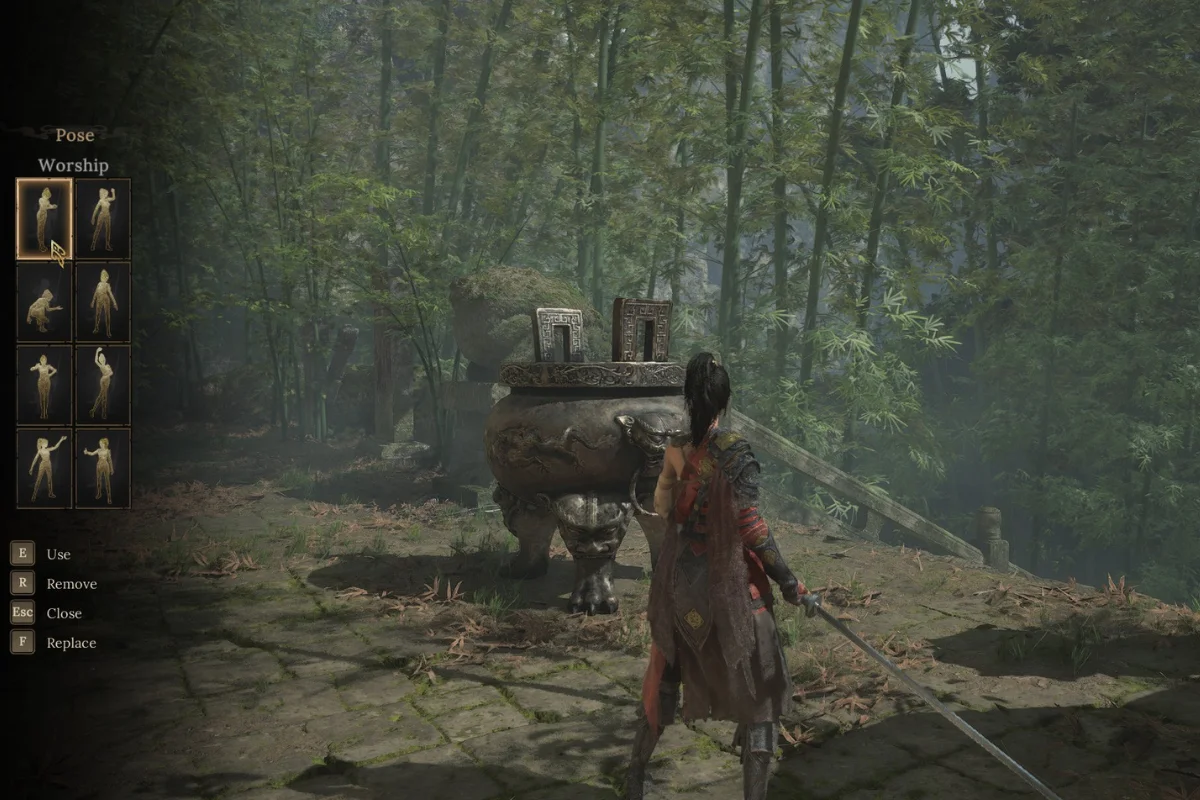Image resolution: width=1200 pixels, height=800 pixels.
Task: Select the highlighted Worship pose slot
Action: point(44,218)
